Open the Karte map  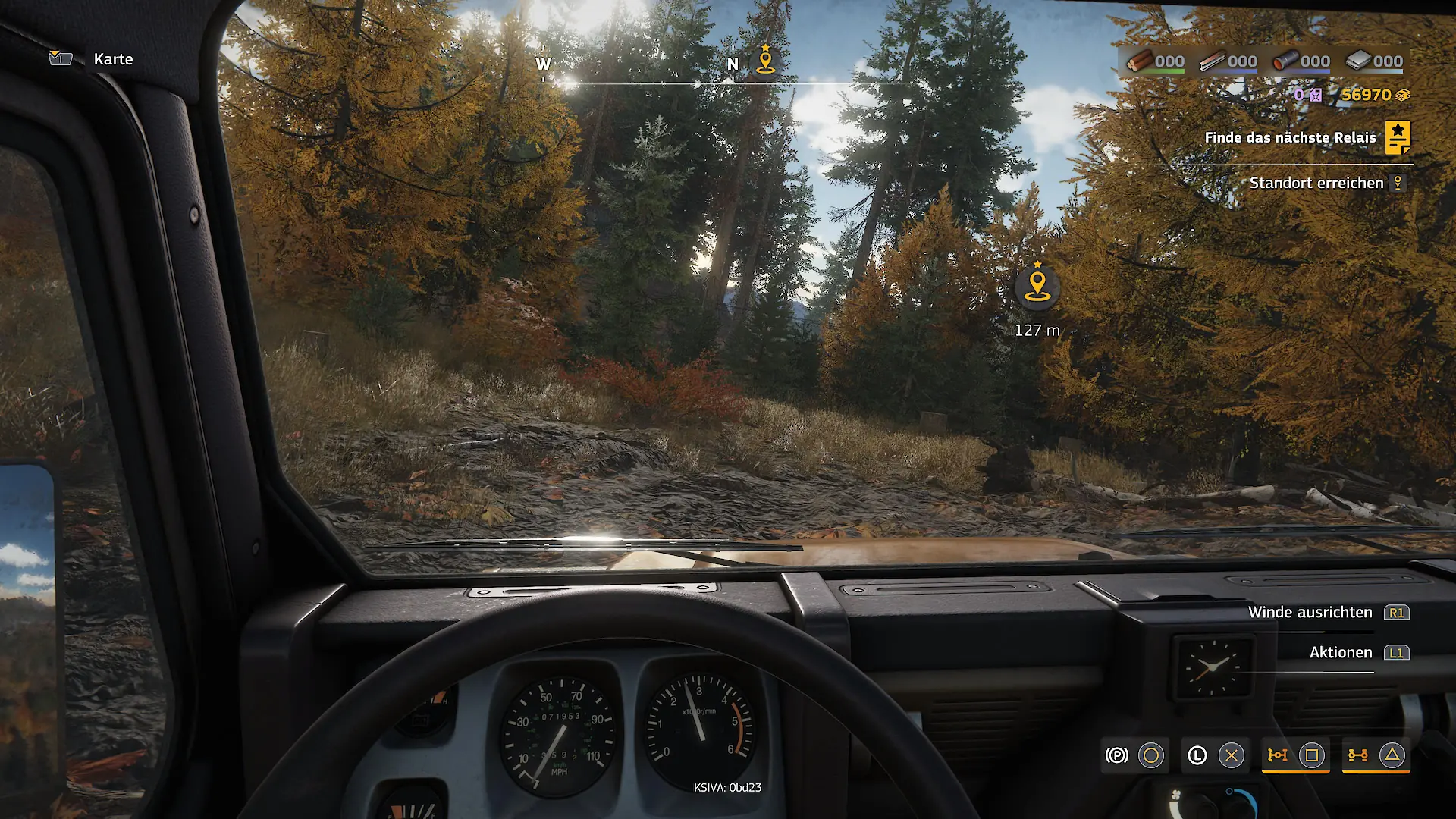pyautogui.click(x=112, y=59)
